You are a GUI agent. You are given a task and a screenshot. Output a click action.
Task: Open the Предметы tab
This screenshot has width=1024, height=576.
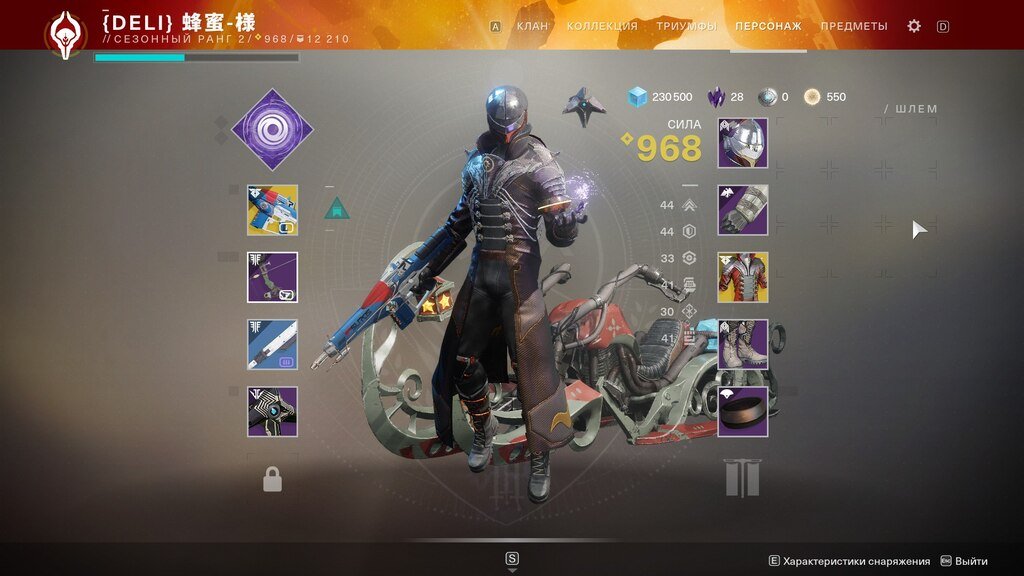pos(853,26)
